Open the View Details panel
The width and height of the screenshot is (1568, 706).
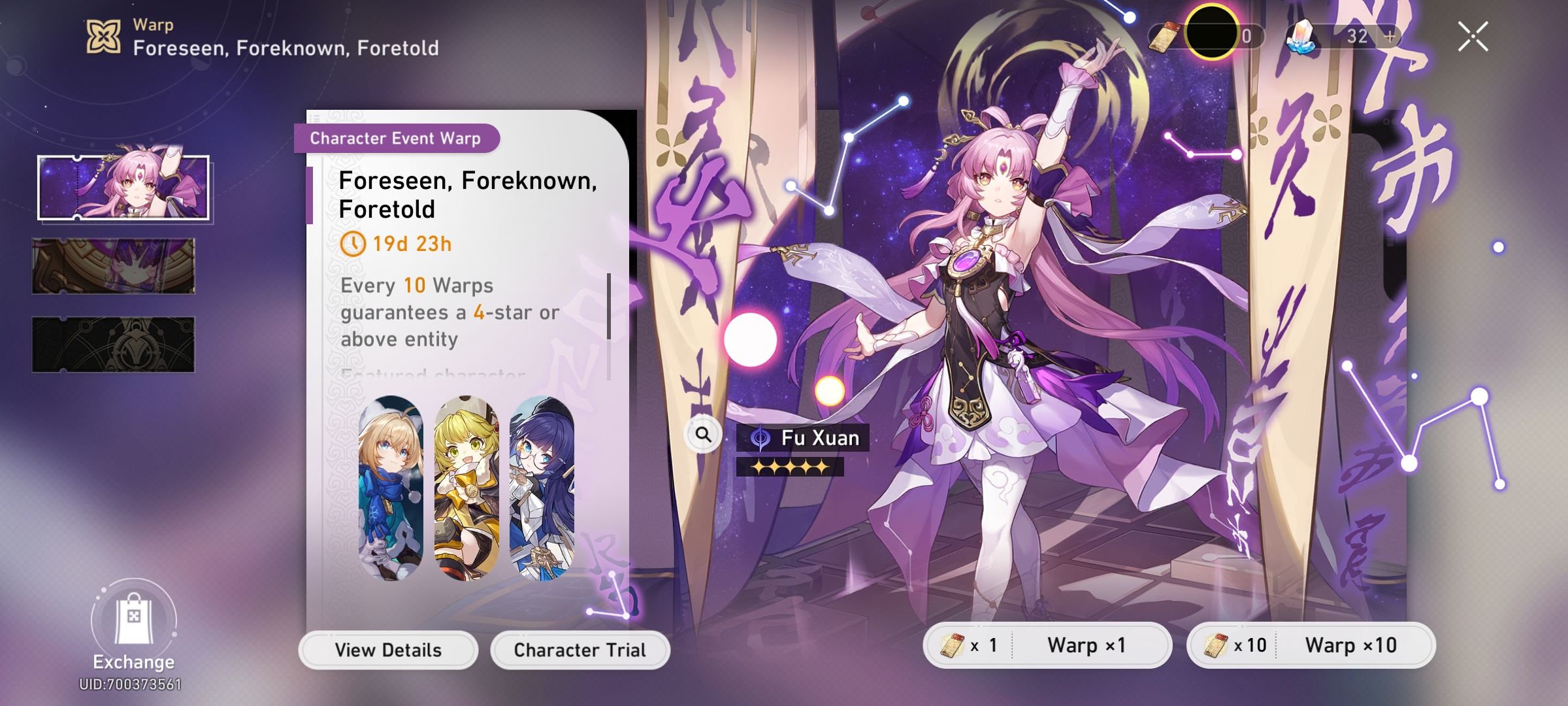pyautogui.click(x=390, y=649)
